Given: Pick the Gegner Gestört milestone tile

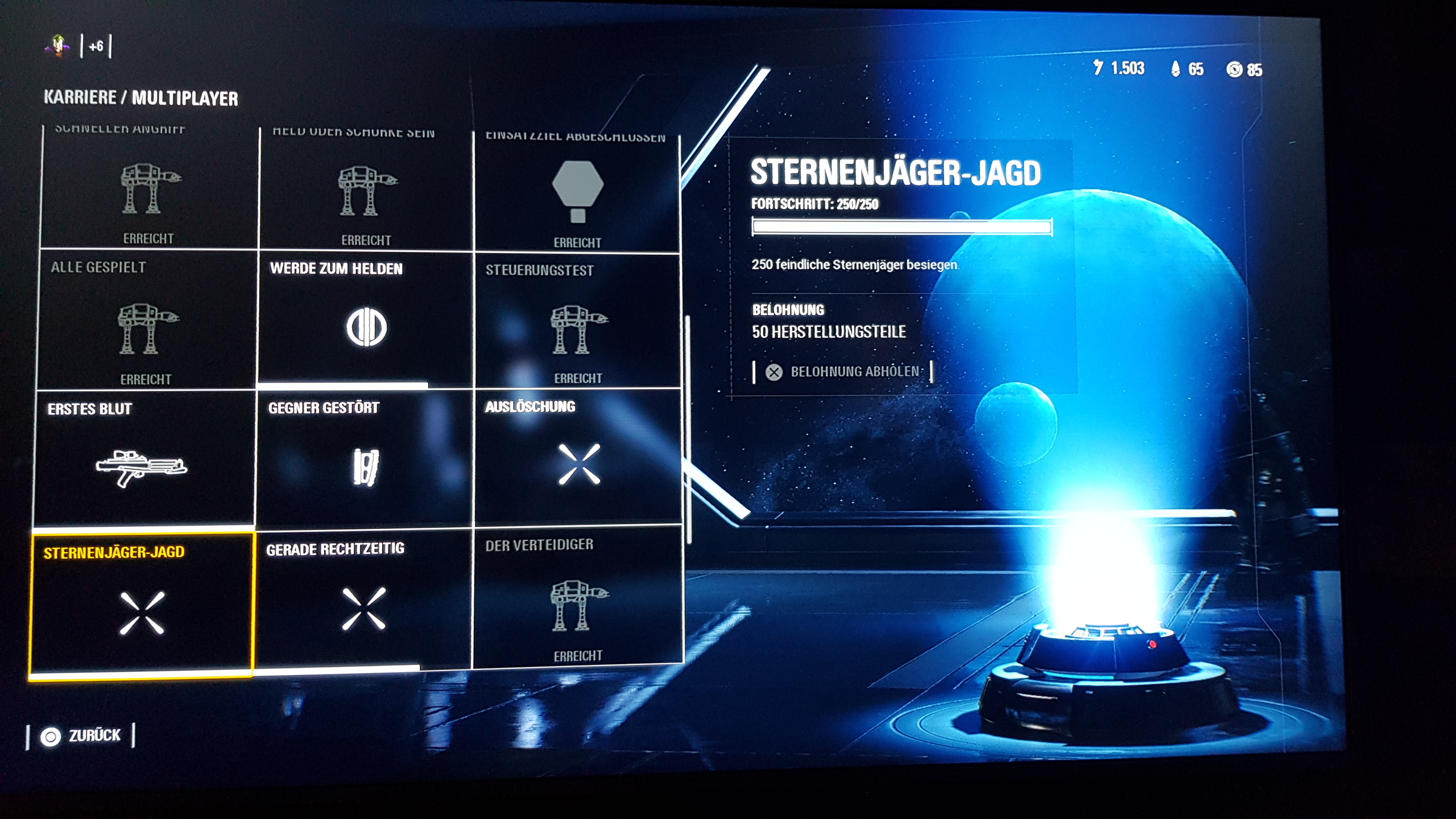Looking at the screenshot, I should 365,458.
